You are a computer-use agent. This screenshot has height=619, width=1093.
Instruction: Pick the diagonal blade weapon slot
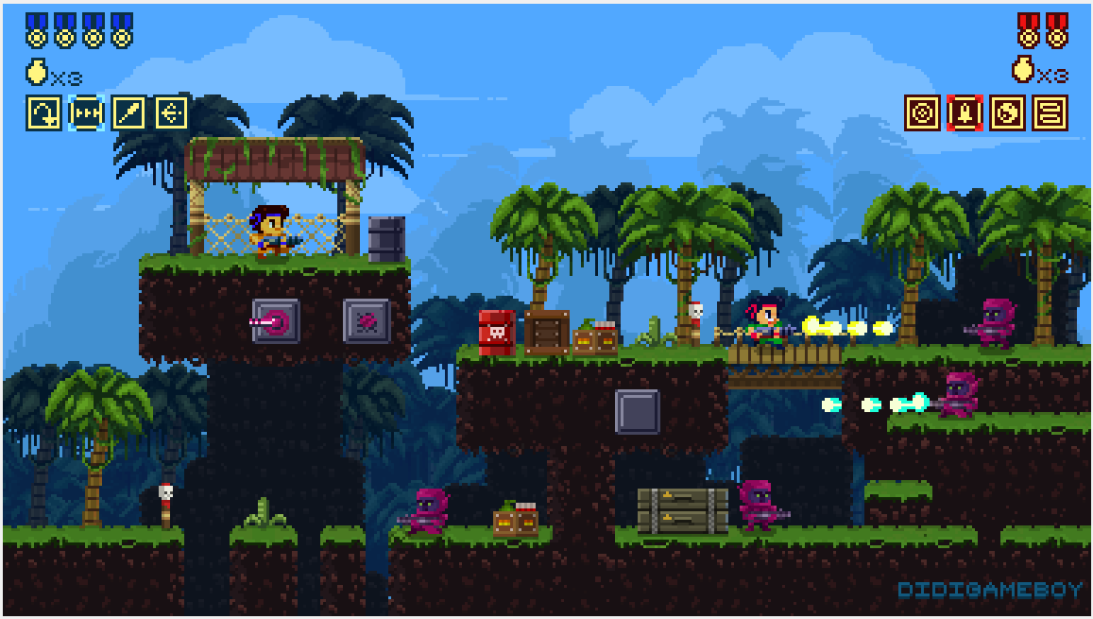click(x=129, y=113)
